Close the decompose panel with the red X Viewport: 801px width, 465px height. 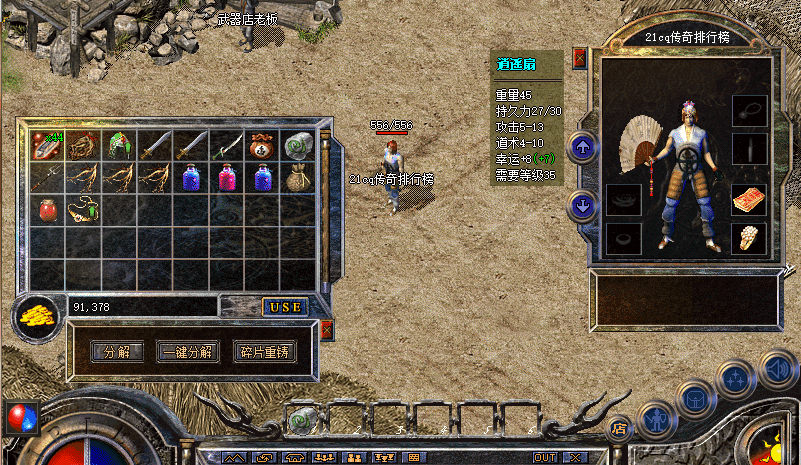326,330
